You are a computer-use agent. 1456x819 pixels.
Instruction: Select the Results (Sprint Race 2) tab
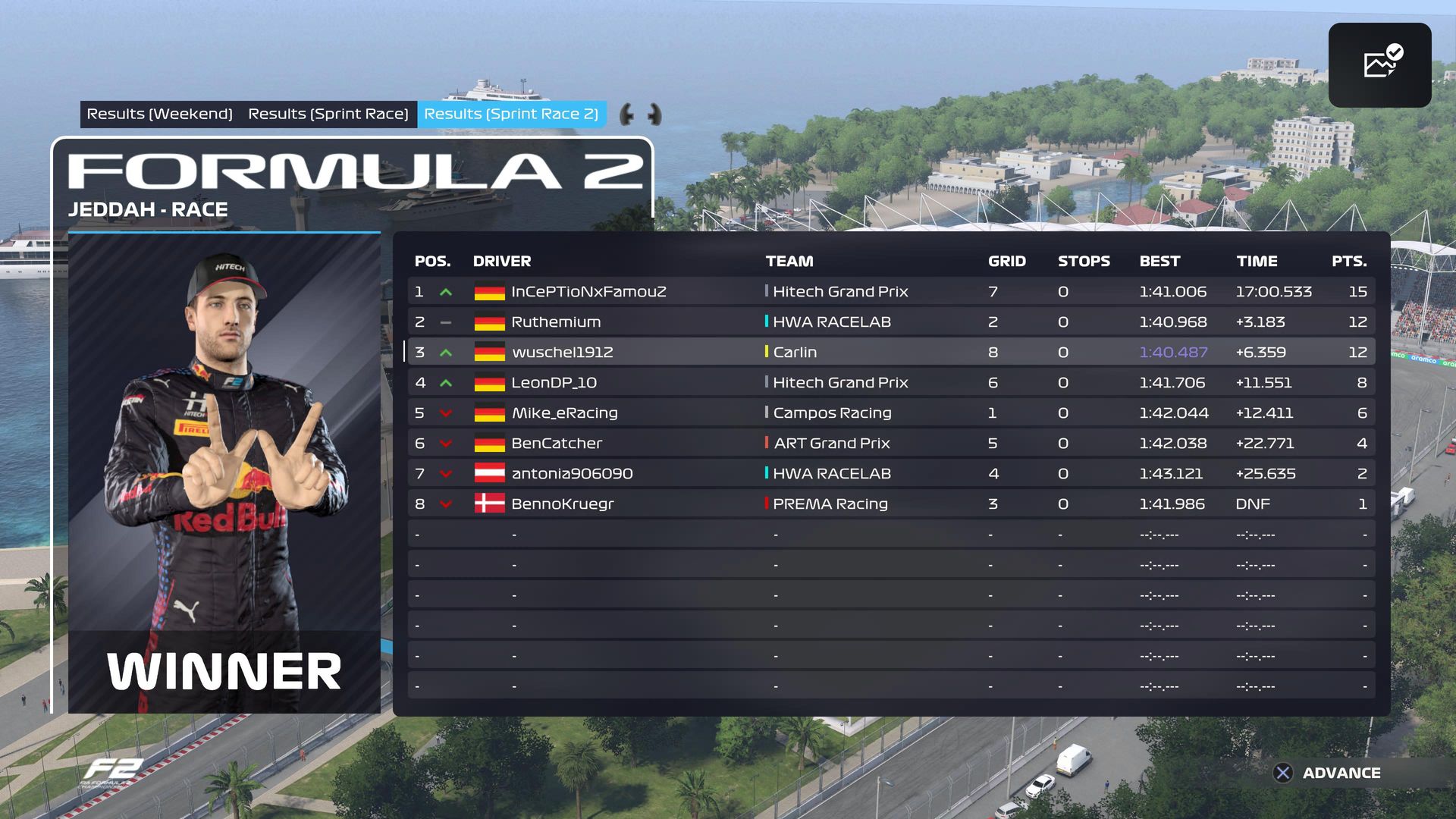(x=511, y=114)
